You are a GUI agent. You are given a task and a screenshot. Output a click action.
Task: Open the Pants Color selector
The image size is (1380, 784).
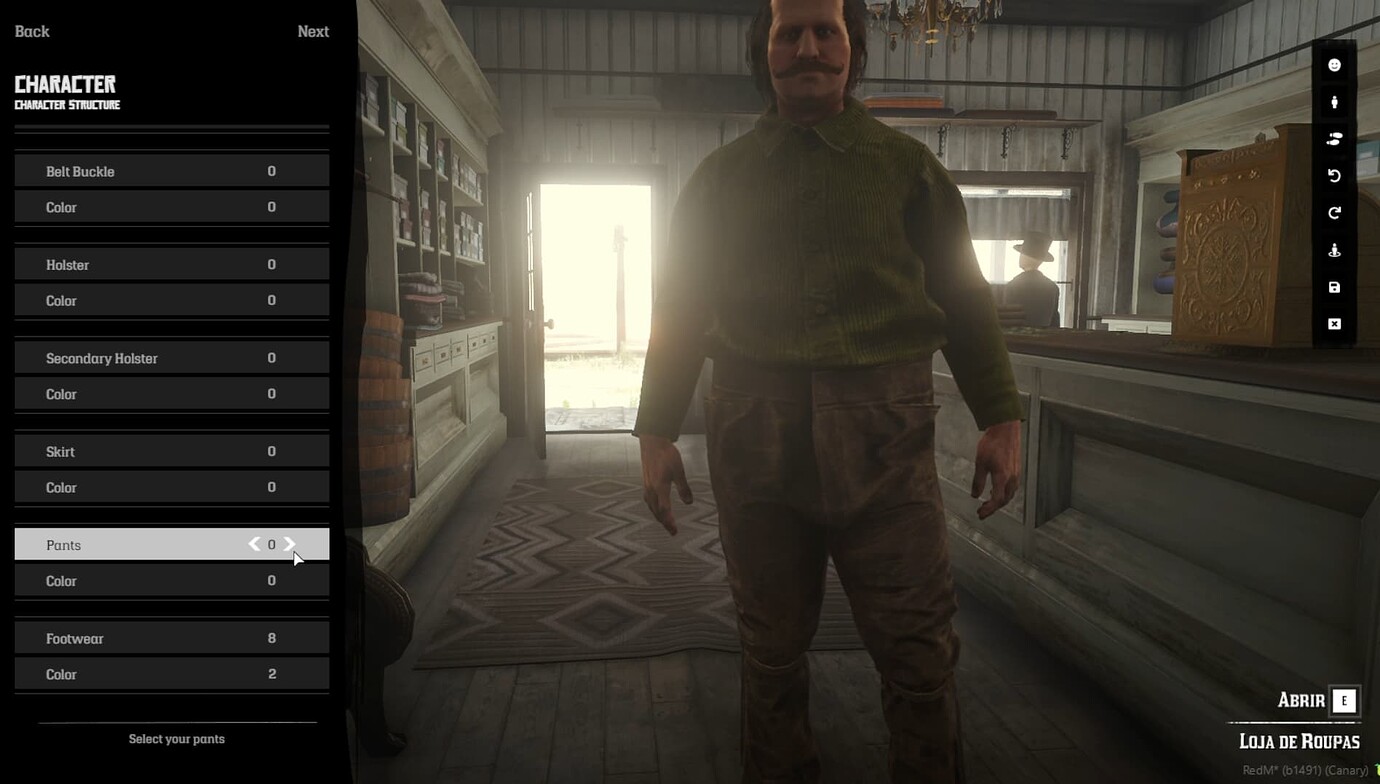[x=171, y=580]
